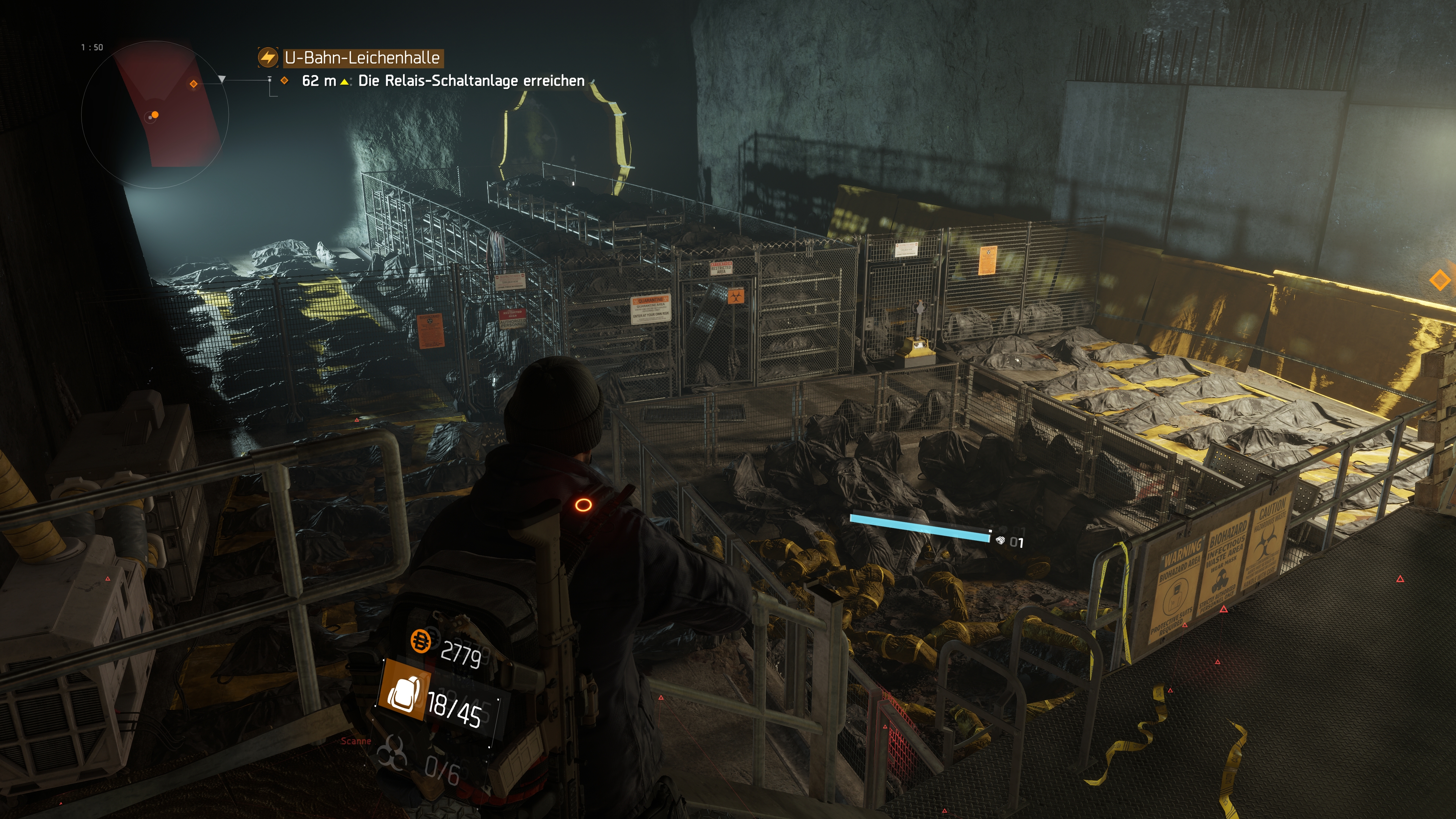Select the U-Bahn-Leichenhalle mission title
The height and width of the screenshot is (819, 1456).
point(362,58)
